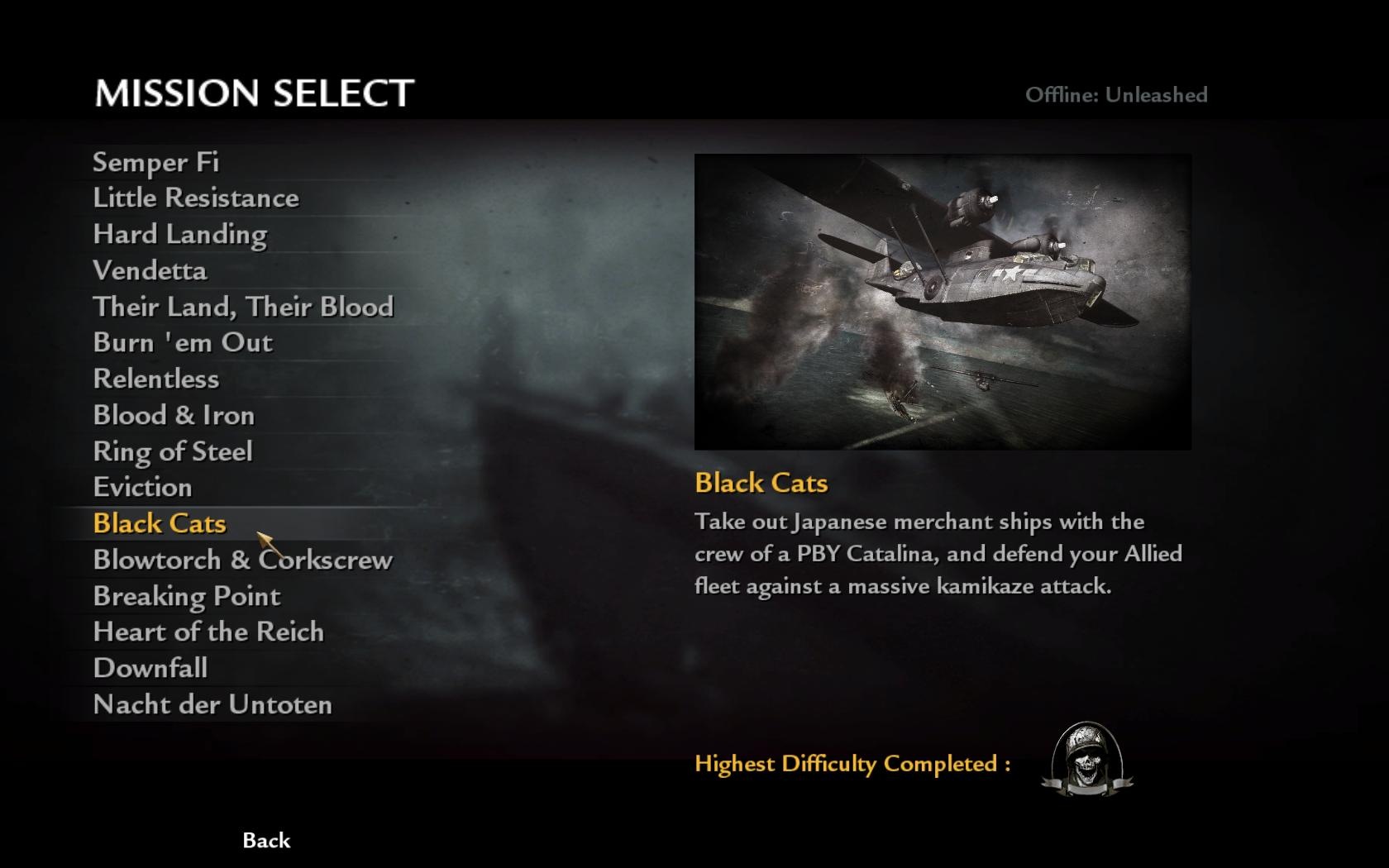Viewport: 1389px width, 868px height.
Task: Go back to the previous menu
Action: coord(266,841)
